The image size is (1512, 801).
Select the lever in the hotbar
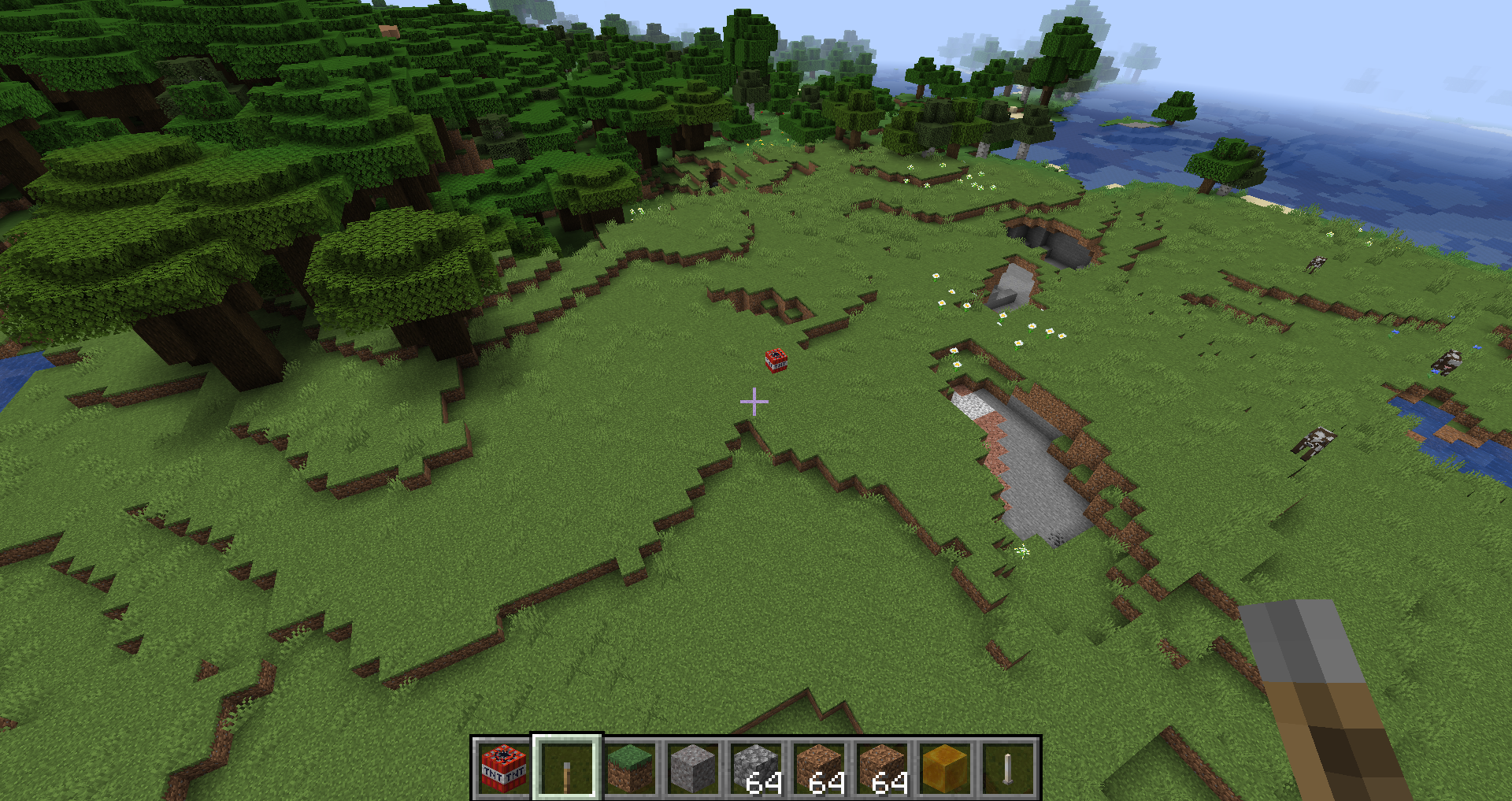pyautogui.click(x=567, y=768)
